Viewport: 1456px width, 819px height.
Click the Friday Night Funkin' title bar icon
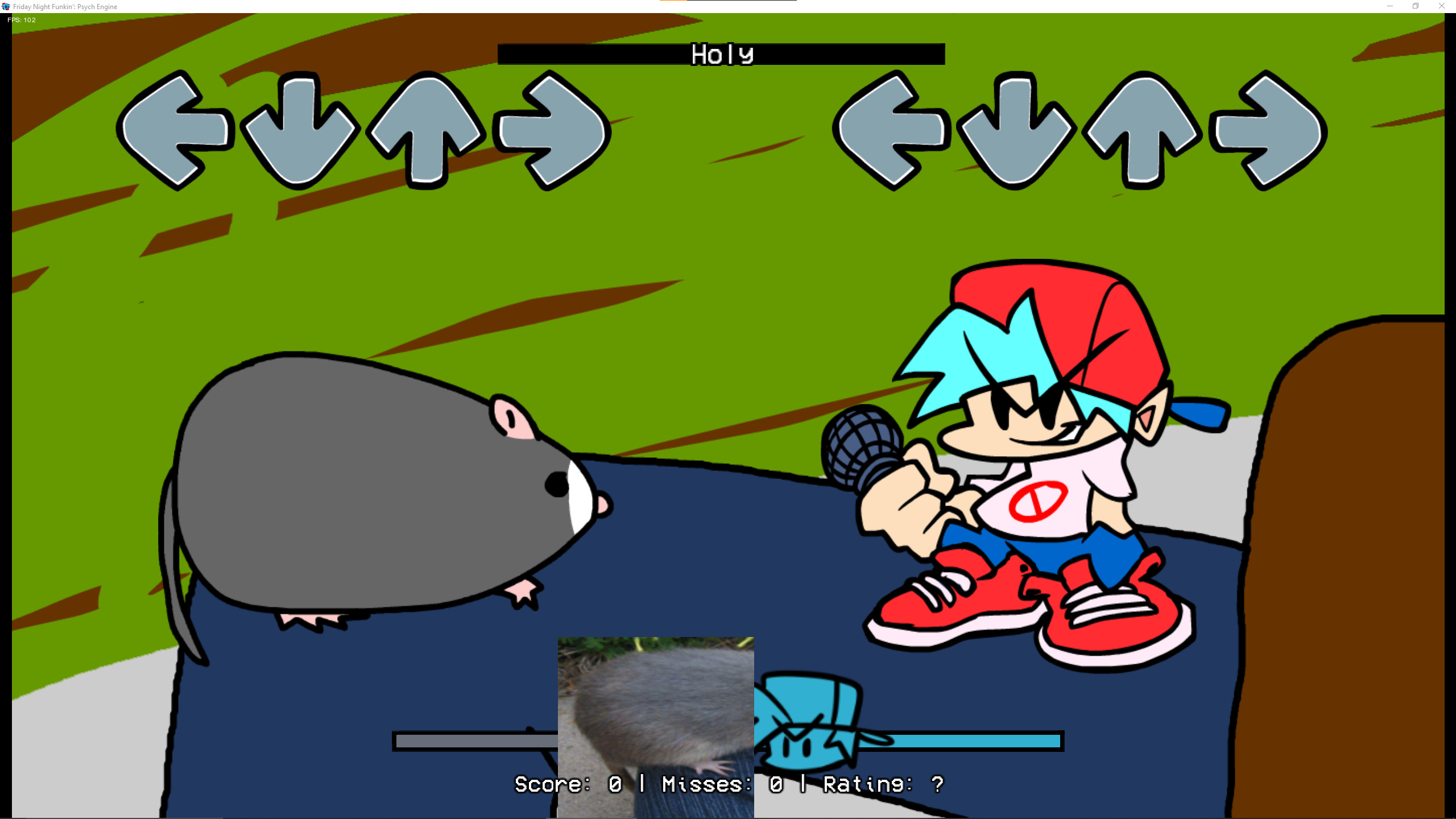click(x=6, y=6)
